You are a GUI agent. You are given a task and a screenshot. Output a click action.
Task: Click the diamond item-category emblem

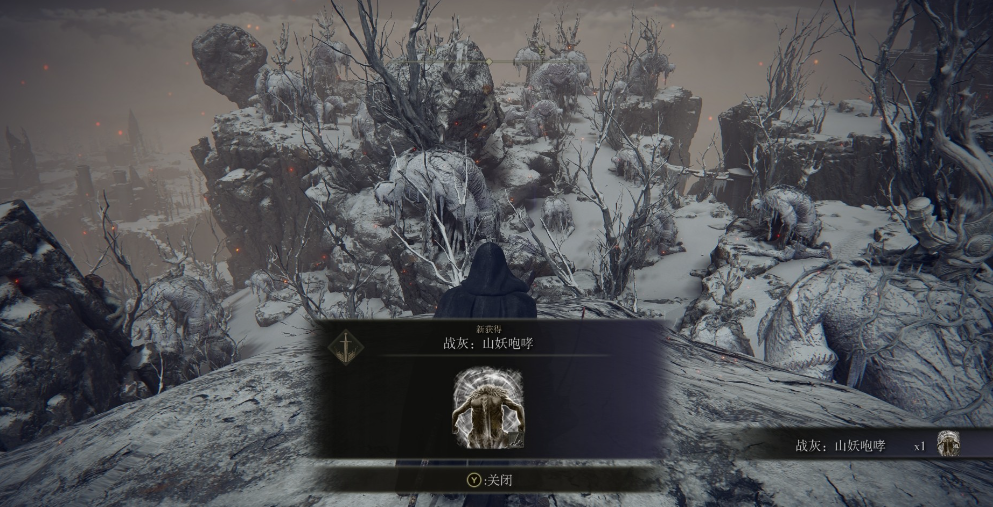346,346
